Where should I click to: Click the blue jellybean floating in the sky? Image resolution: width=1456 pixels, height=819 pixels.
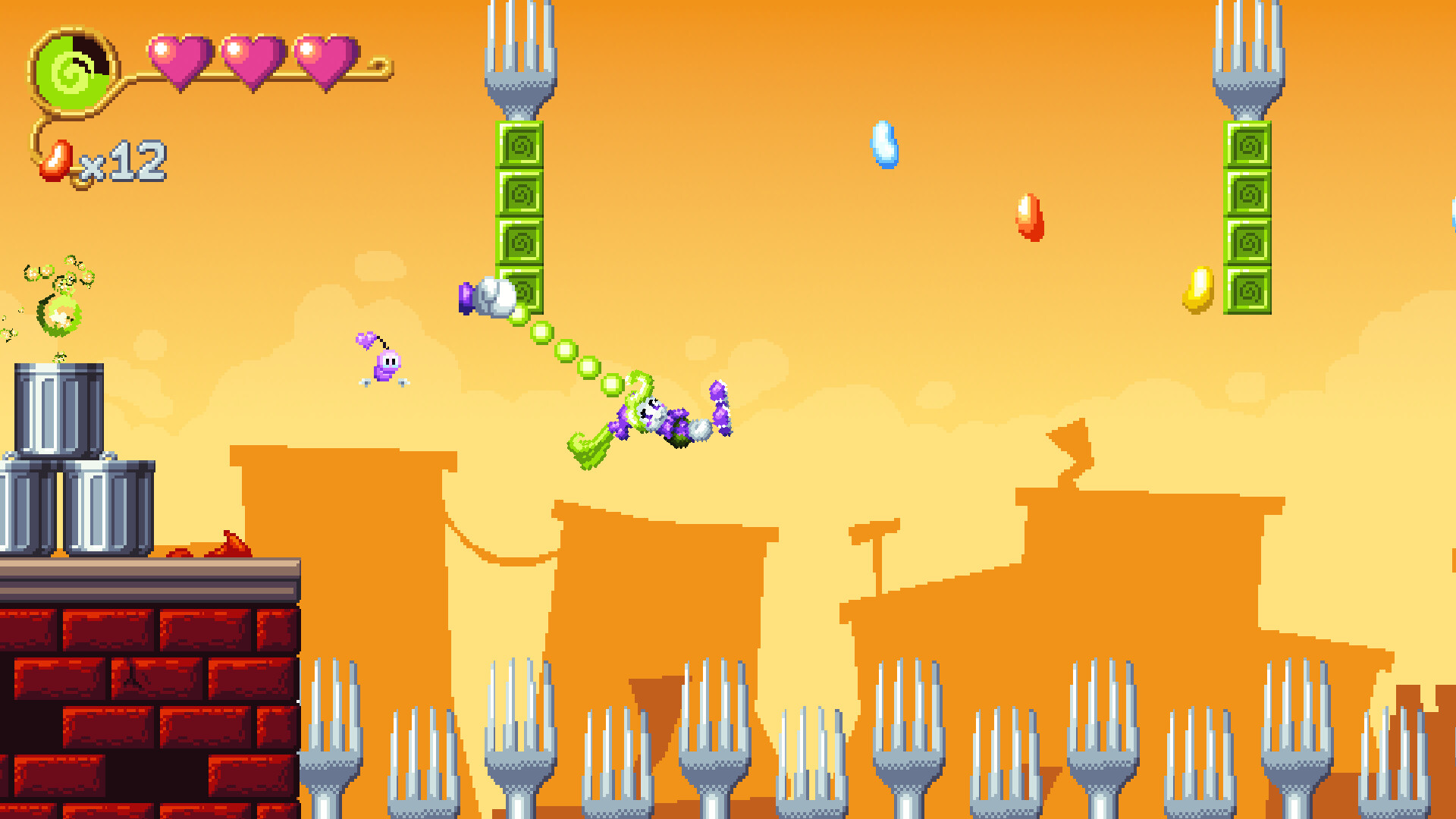pyautogui.click(x=886, y=143)
